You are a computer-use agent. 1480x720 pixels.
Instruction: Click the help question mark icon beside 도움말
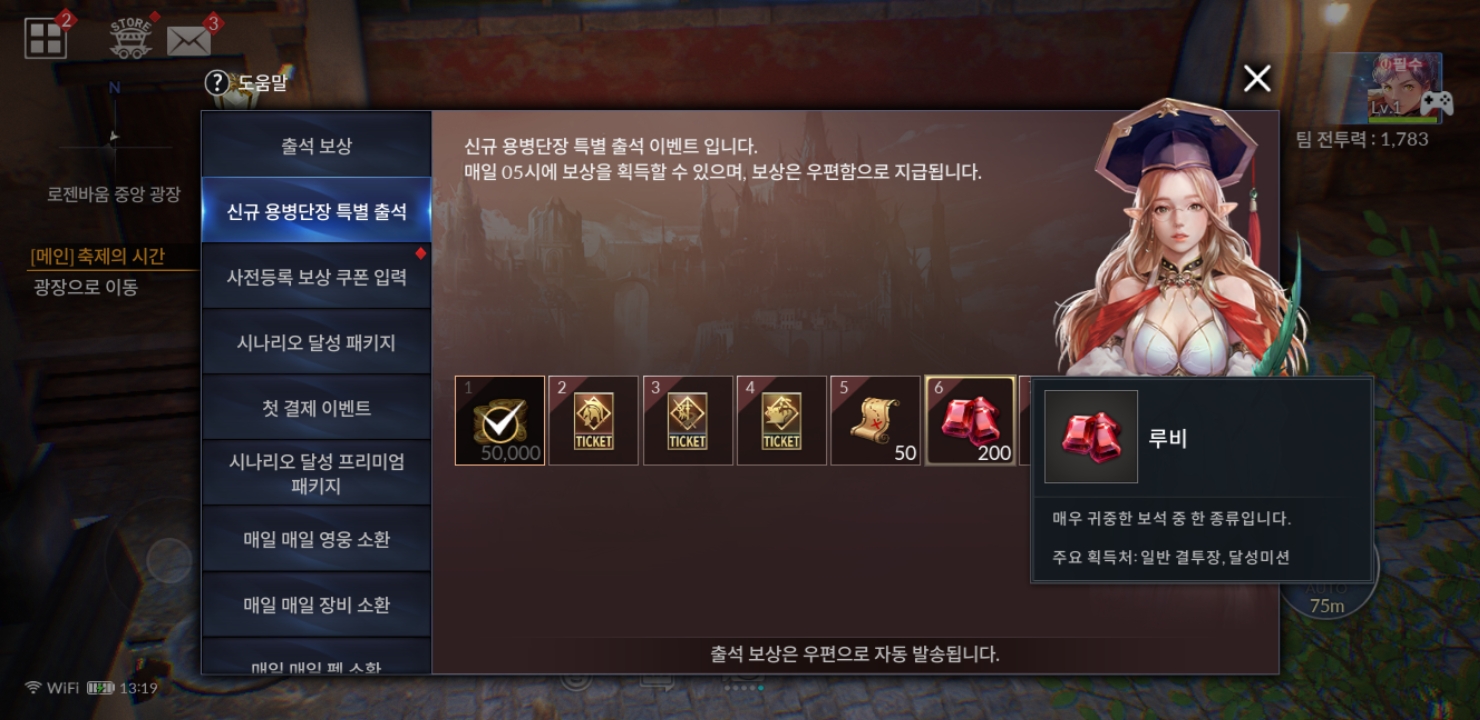(216, 84)
